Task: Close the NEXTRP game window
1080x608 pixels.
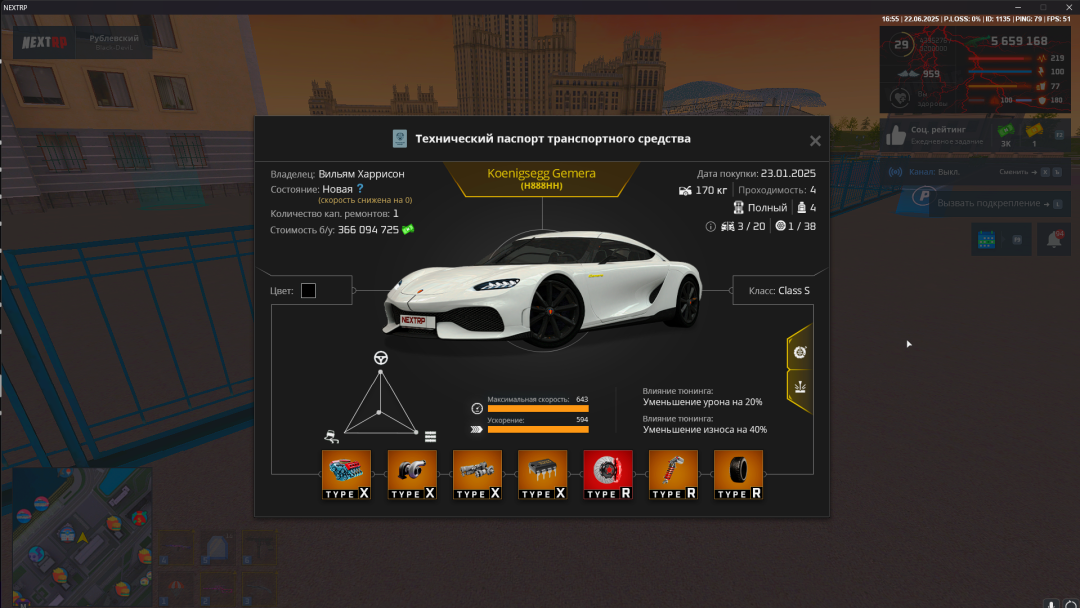Action: point(1068,7)
